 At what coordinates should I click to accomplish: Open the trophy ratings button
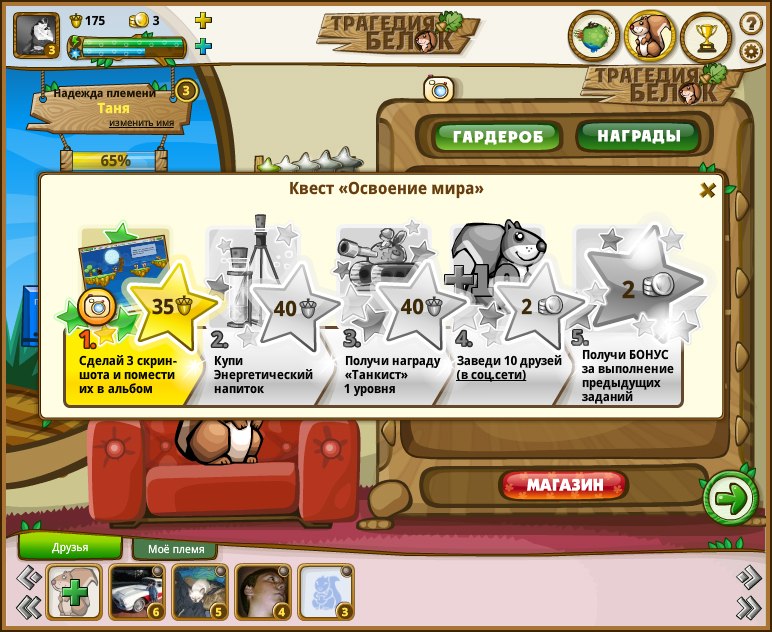[x=707, y=38]
